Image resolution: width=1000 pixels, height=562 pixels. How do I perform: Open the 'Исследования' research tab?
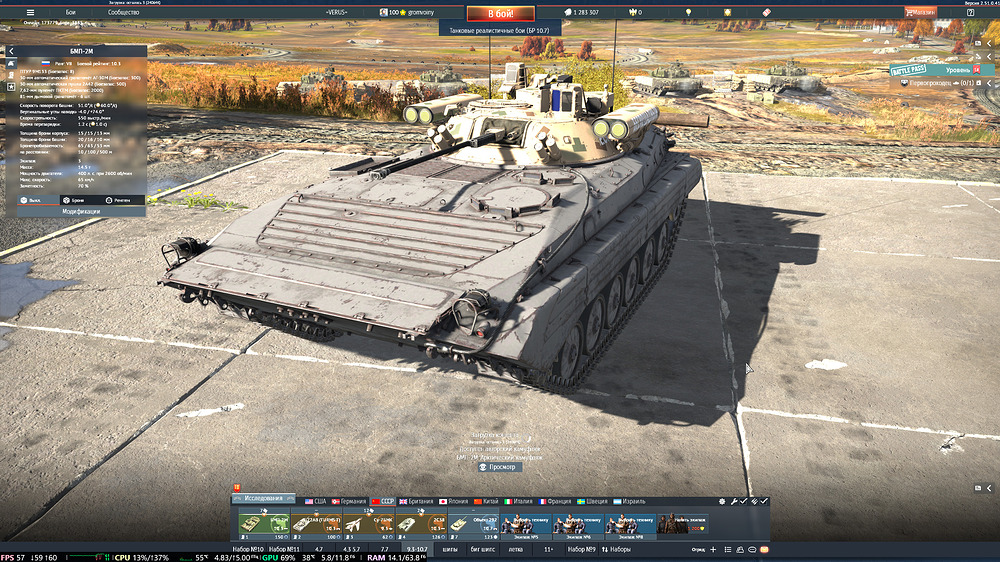coord(265,500)
